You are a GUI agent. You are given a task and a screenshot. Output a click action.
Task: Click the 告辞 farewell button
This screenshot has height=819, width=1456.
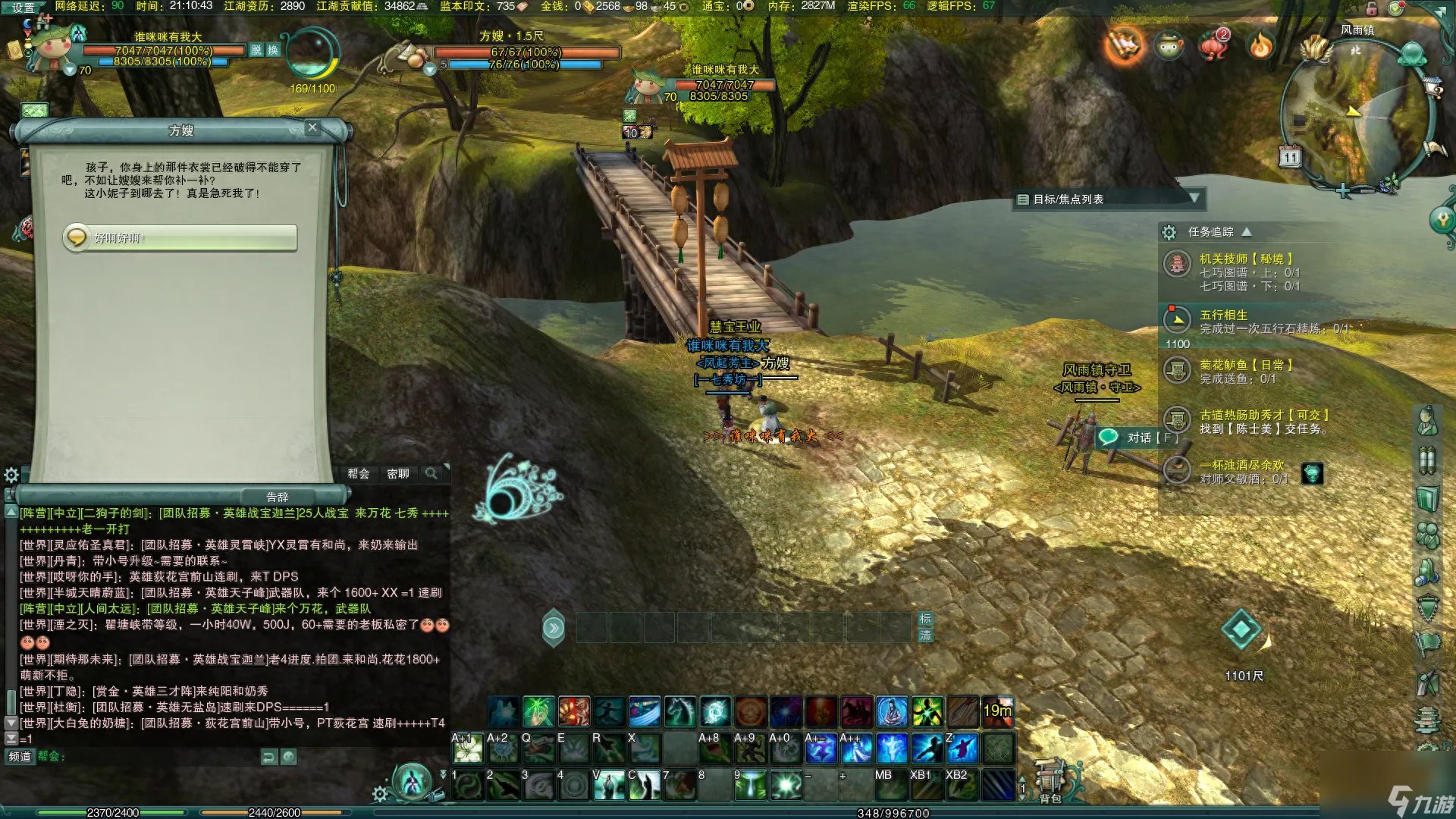[x=278, y=497]
